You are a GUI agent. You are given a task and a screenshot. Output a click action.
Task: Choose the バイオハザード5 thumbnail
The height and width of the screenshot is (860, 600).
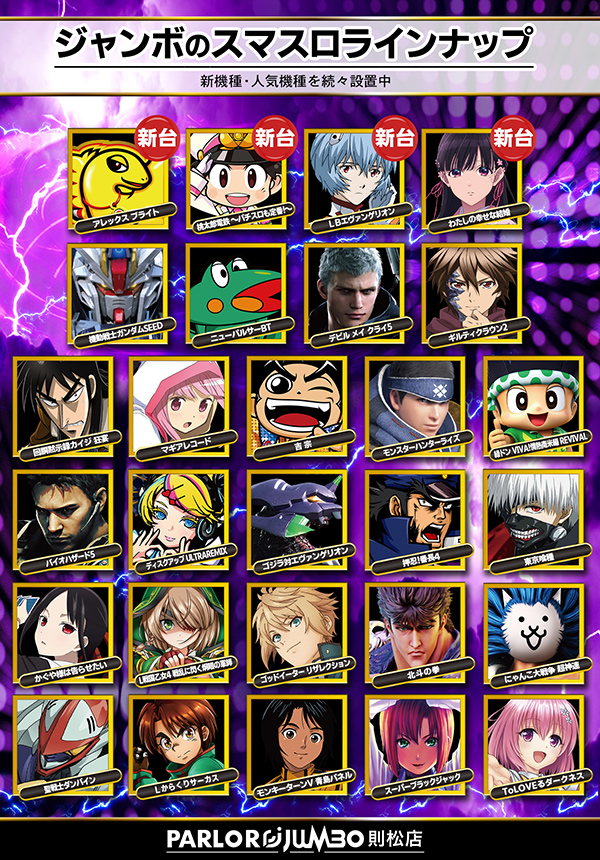(x=62, y=516)
